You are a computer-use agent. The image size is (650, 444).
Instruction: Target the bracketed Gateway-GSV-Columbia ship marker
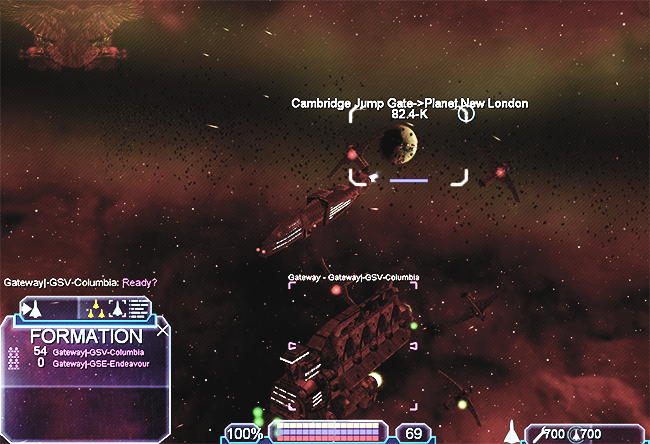354,347
